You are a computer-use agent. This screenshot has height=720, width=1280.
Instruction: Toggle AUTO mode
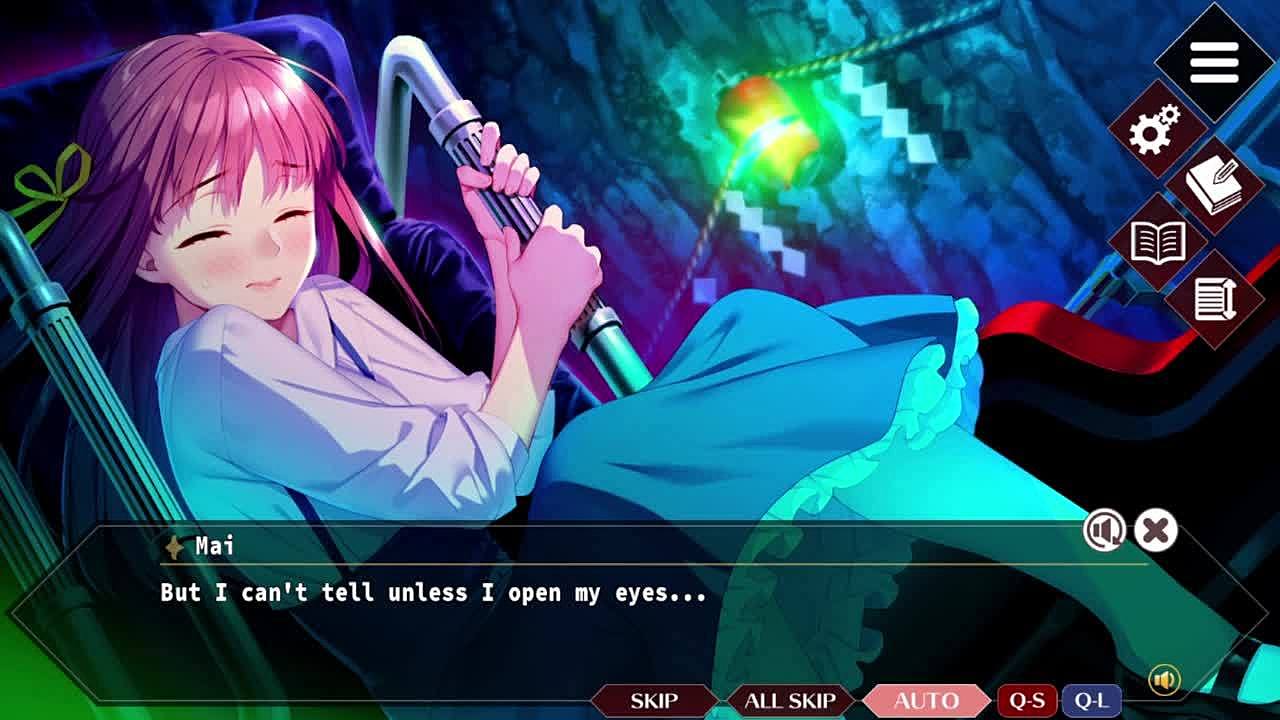point(926,701)
